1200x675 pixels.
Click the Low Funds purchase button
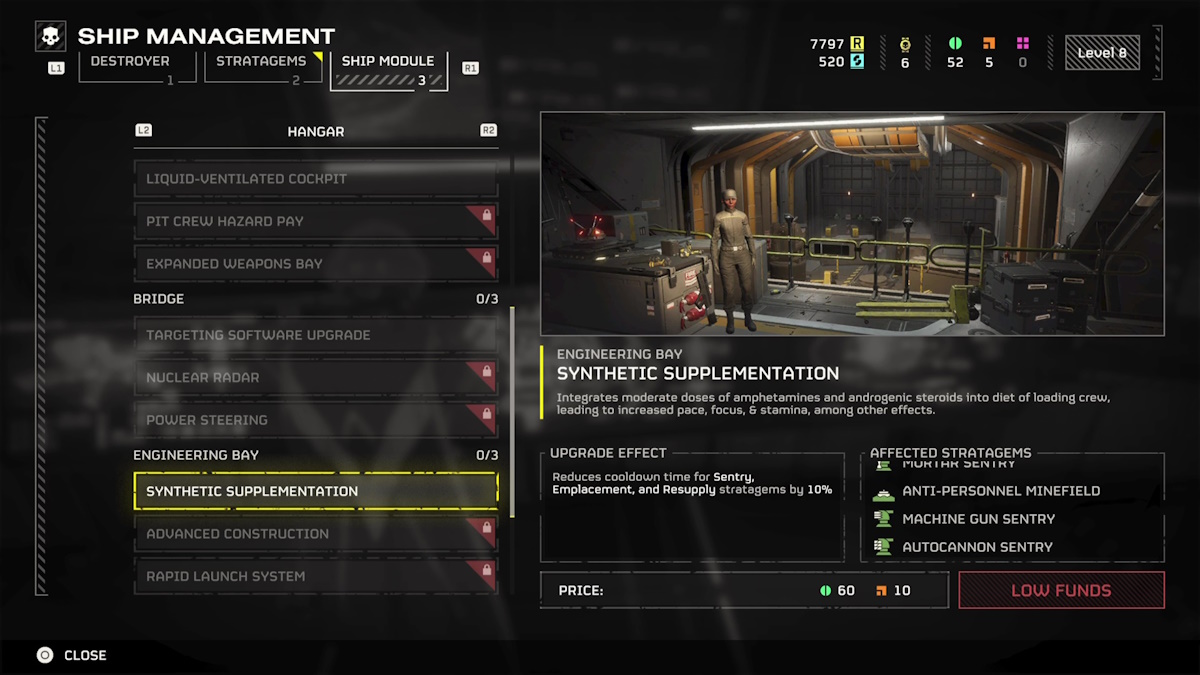pyautogui.click(x=1061, y=590)
